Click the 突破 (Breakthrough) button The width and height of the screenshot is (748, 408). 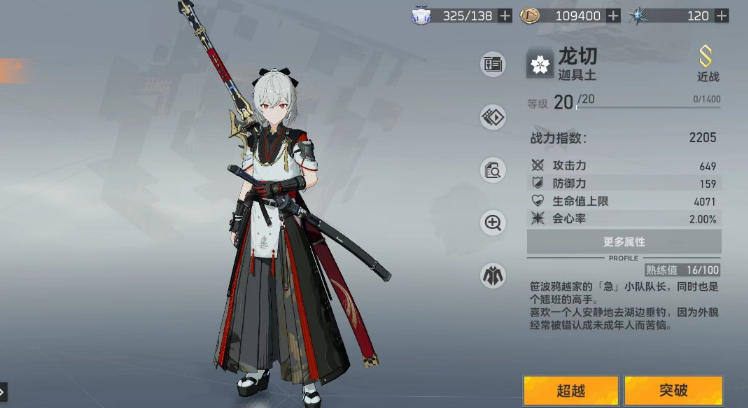pos(673,390)
